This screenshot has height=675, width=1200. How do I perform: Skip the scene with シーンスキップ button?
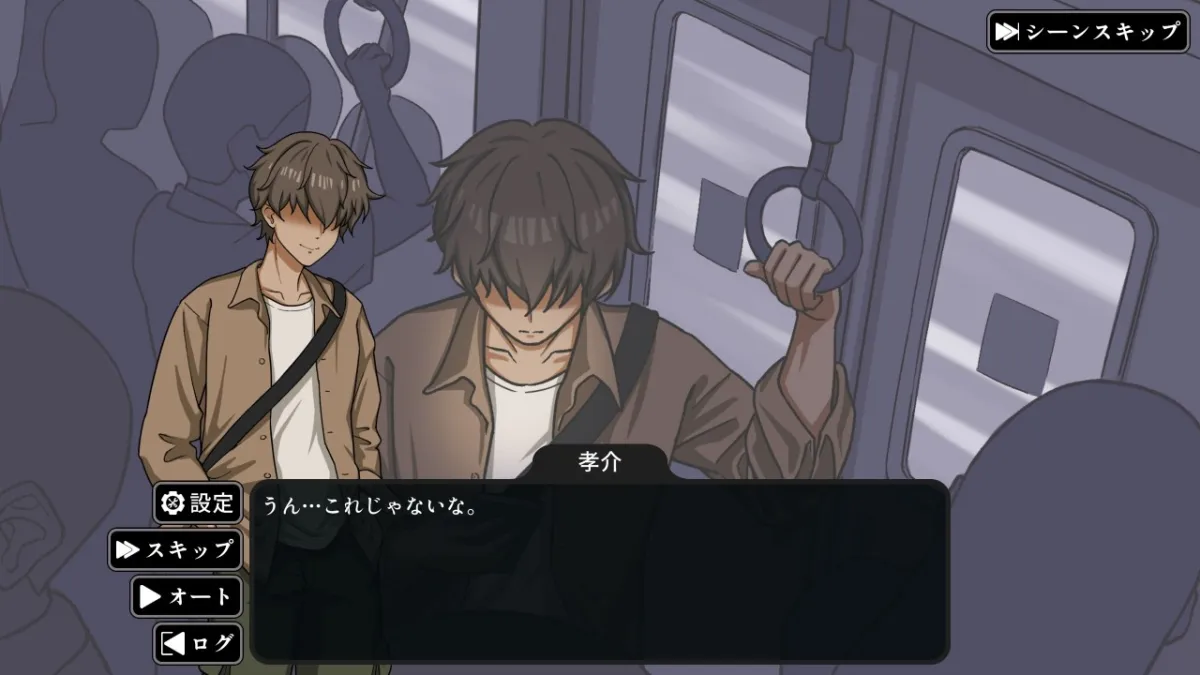click(1086, 31)
